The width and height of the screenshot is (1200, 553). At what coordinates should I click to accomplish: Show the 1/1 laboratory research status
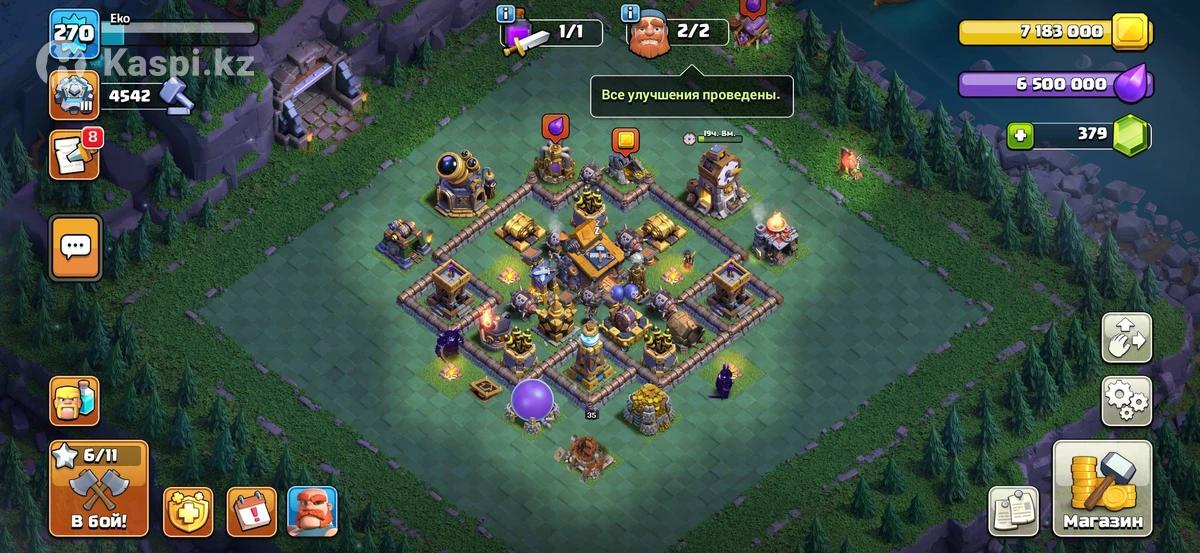point(553,32)
